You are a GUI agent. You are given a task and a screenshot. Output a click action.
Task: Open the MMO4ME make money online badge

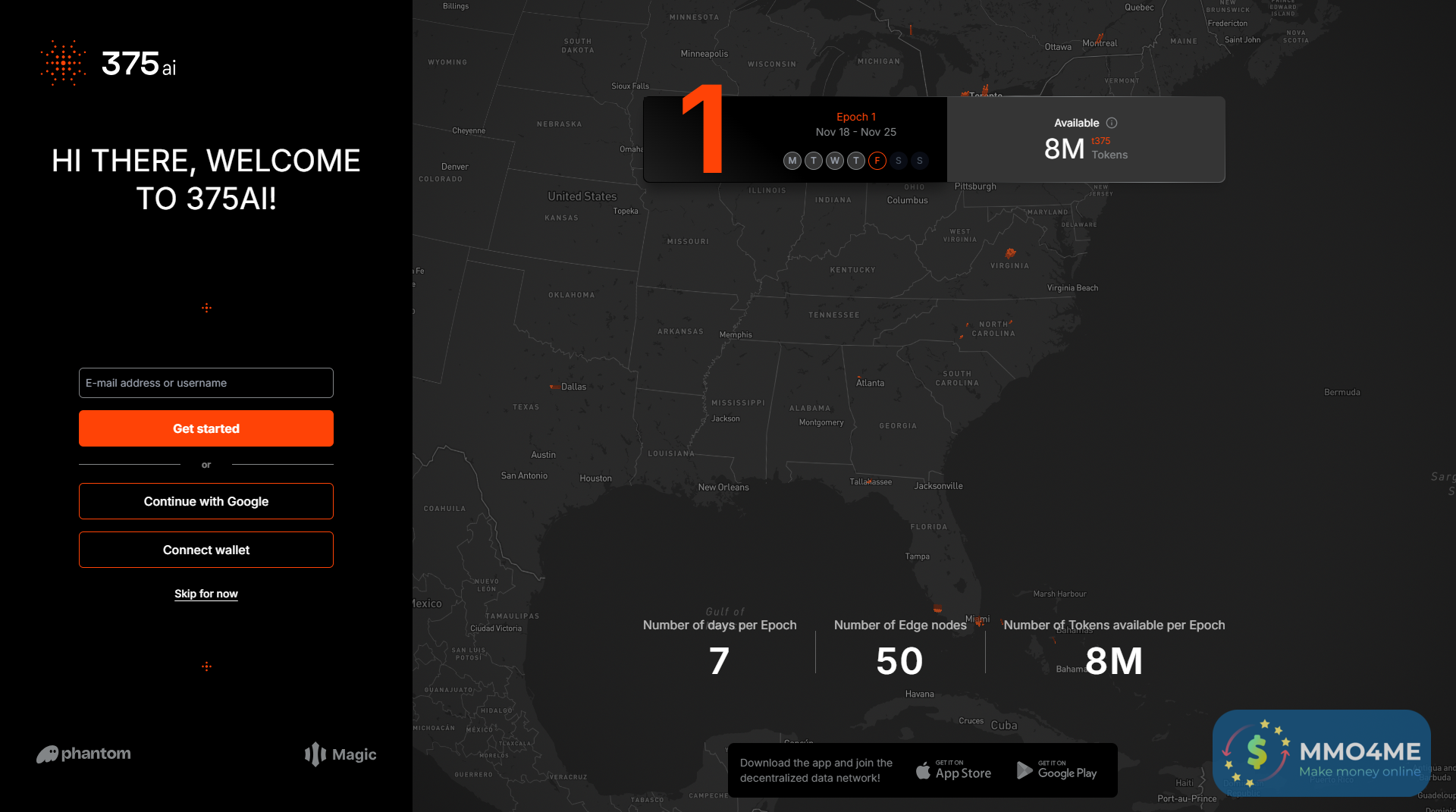pyautogui.click(x=1321, y=753)
